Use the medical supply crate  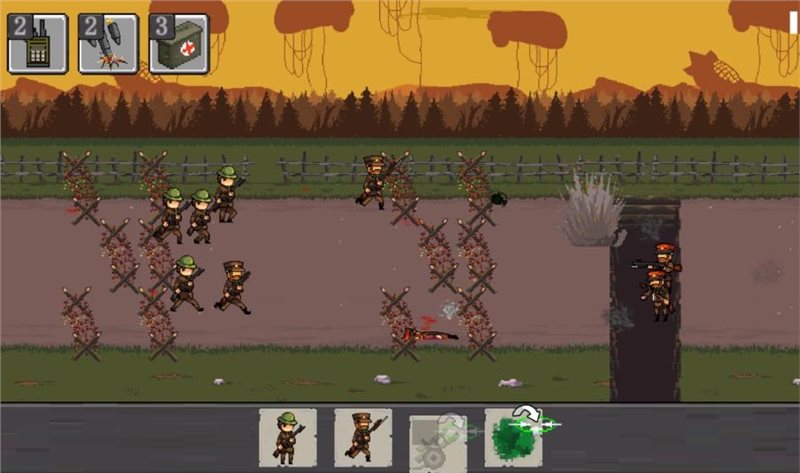point(179,44)
